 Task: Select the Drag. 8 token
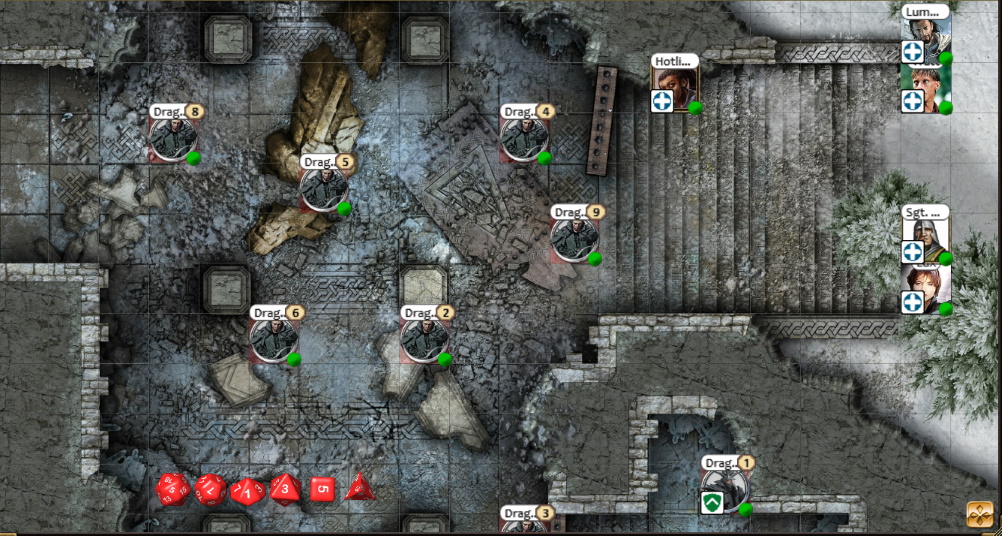point(174,139)
